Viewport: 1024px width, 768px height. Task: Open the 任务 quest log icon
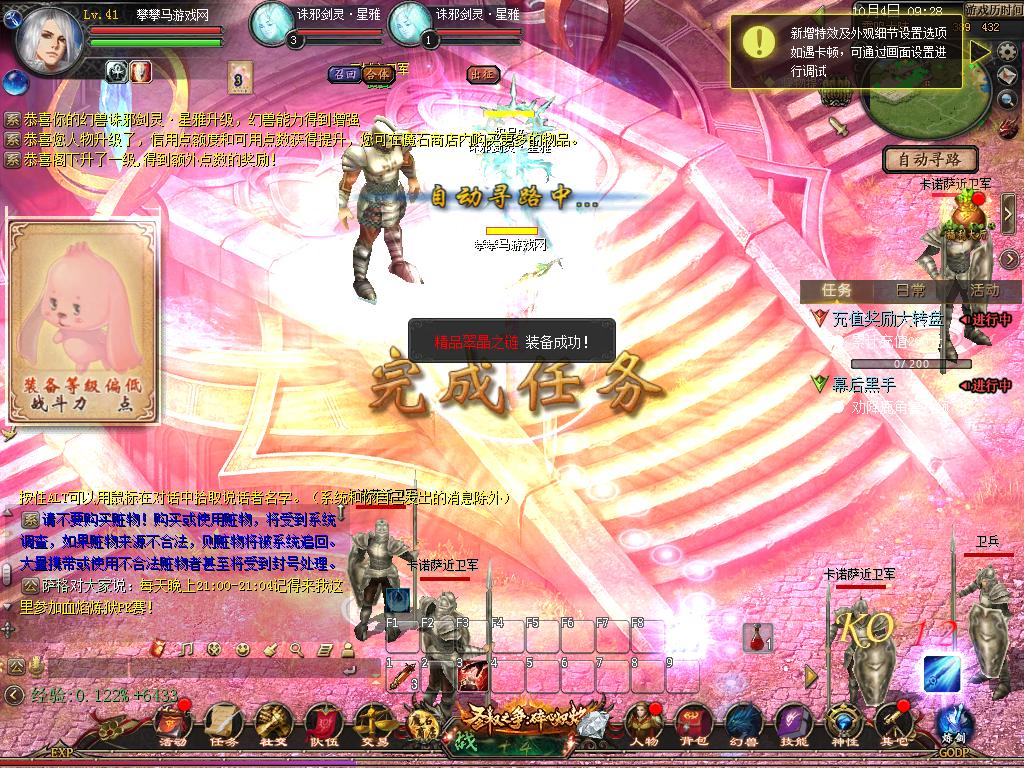click(x=222, y=724)
